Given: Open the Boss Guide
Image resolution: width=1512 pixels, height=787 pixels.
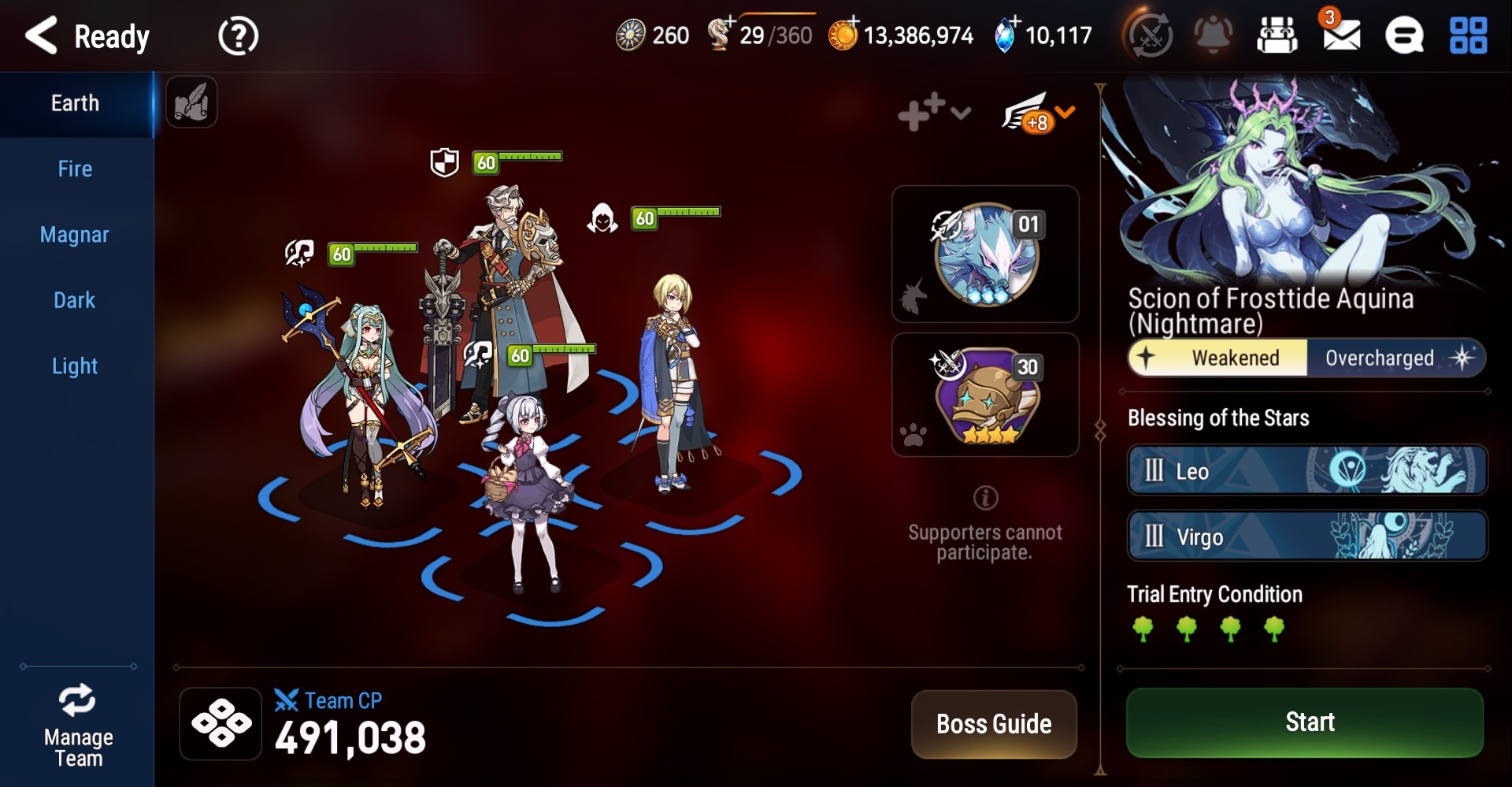Looking at the screenshot, I should click(x=994, y=724).
